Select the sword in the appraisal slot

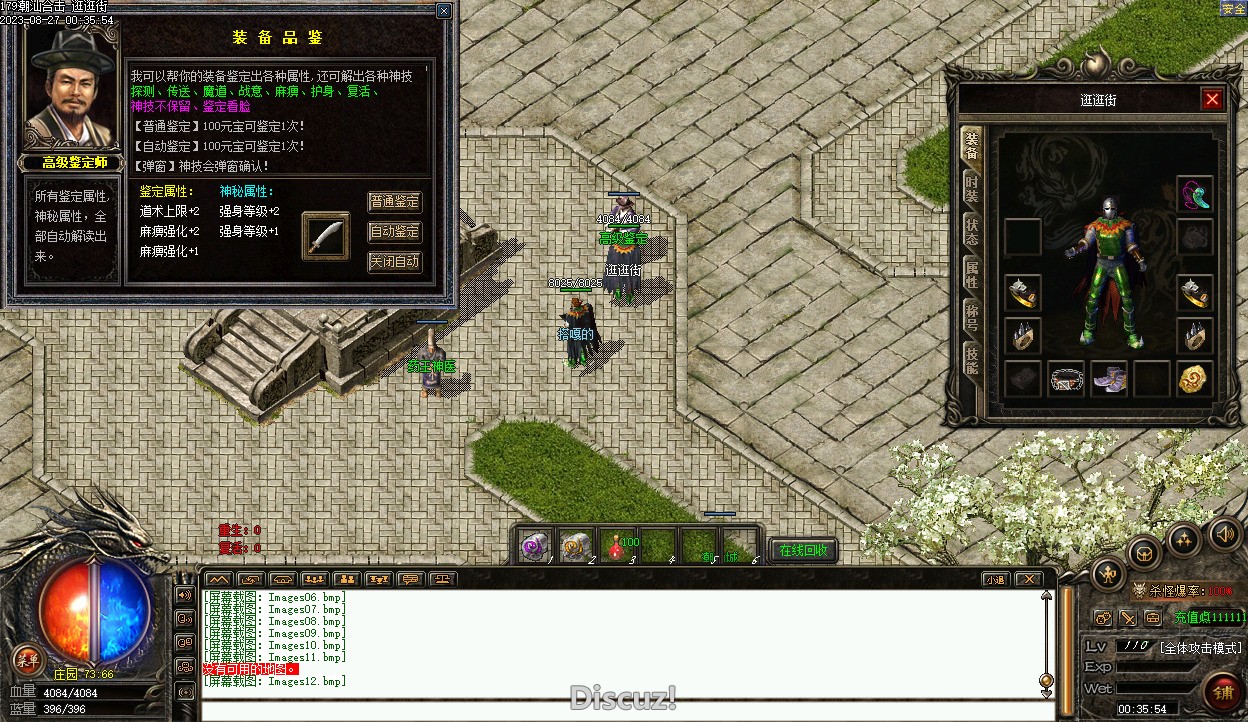tap(326, 236)
